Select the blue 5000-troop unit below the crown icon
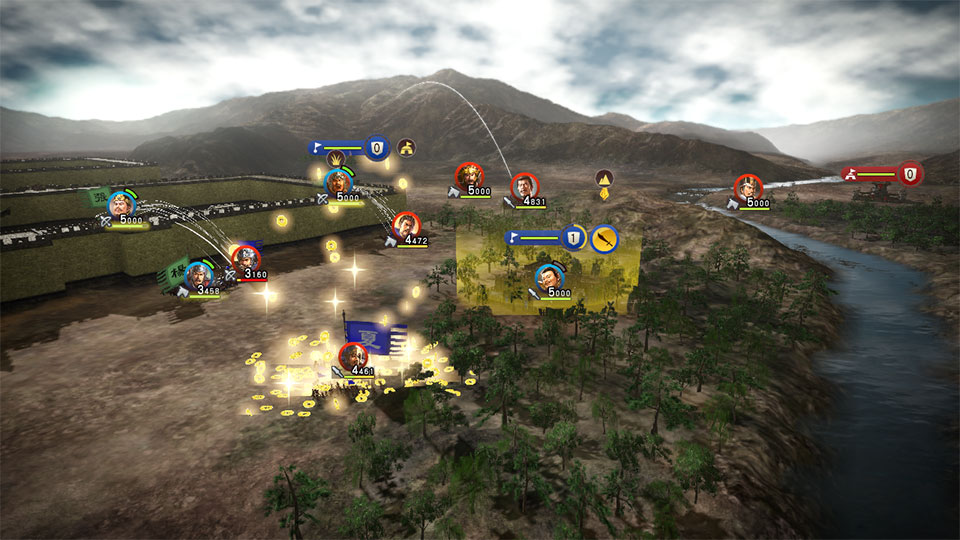 point(337,182)
